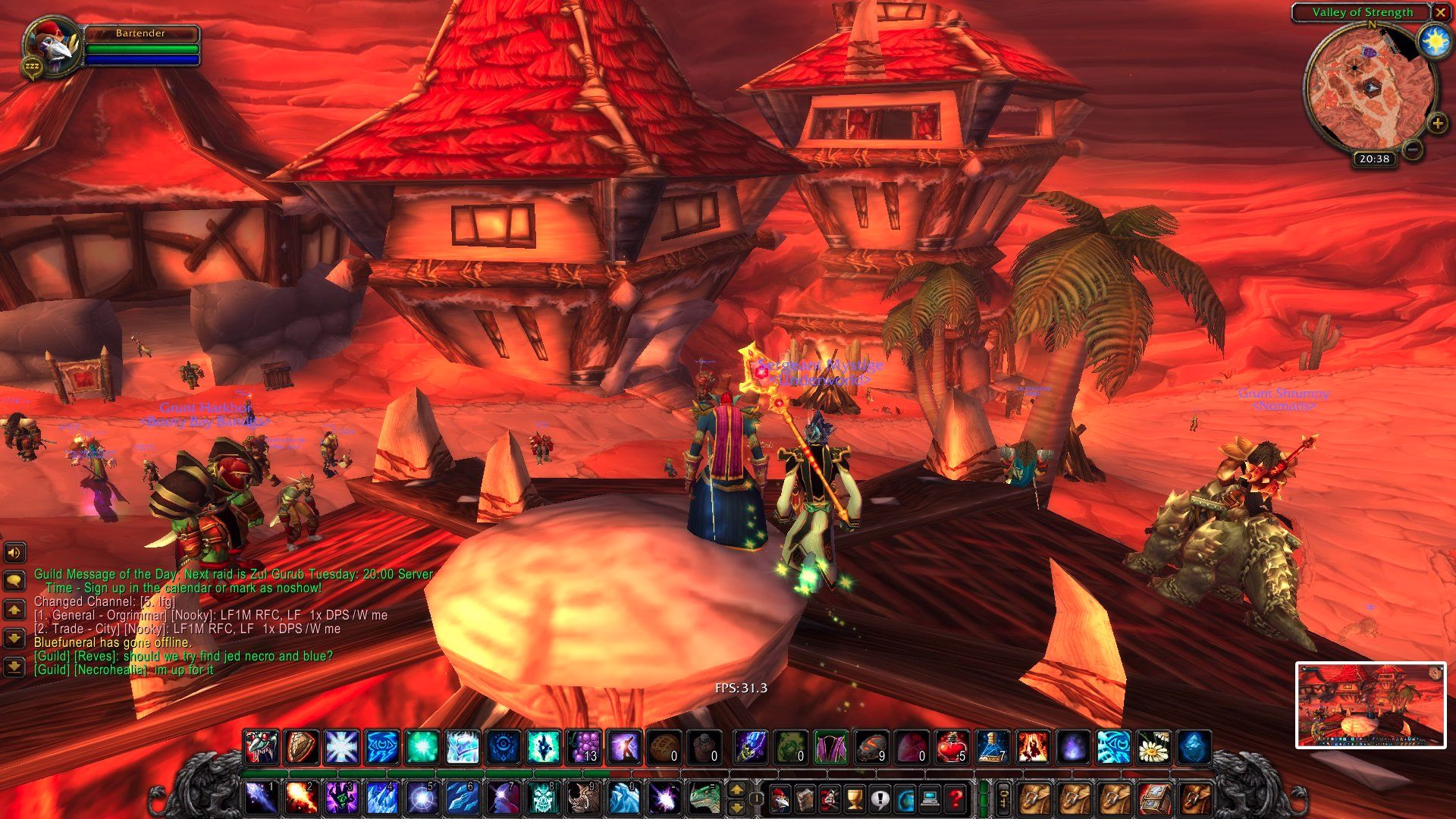This screenshot has width=1456, height=819.
Task: Use the purple grapes food item
Action: tap(585, 747)
